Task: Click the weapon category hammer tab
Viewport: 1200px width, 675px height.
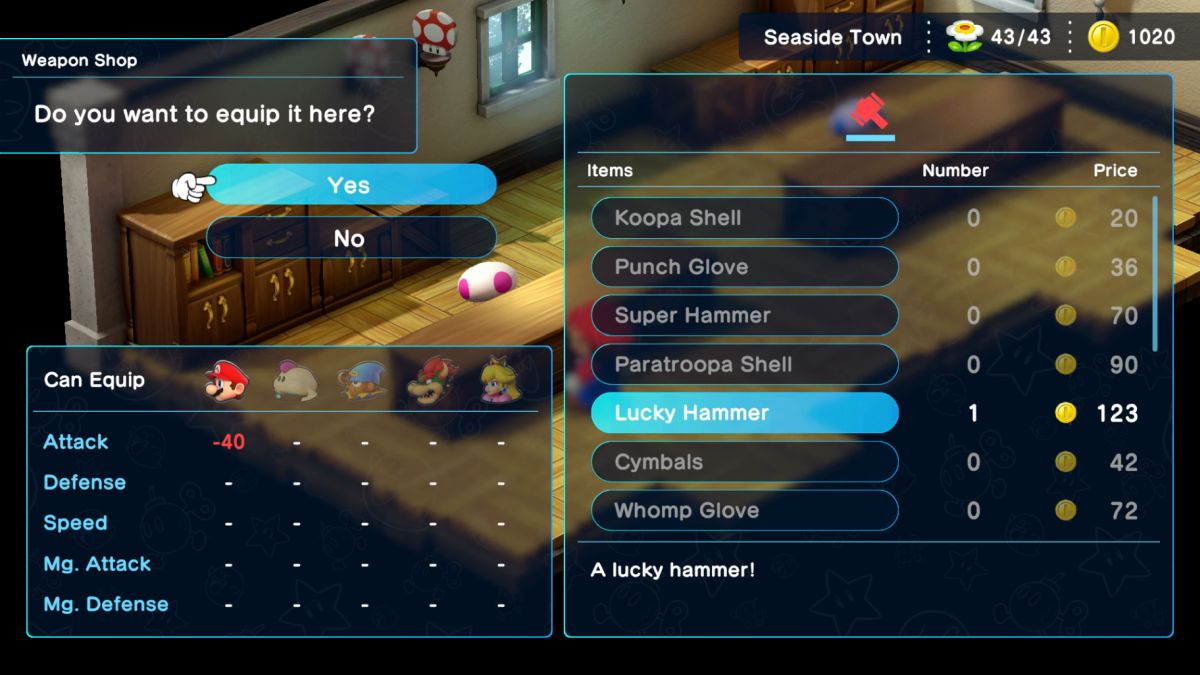Action: 869,117
